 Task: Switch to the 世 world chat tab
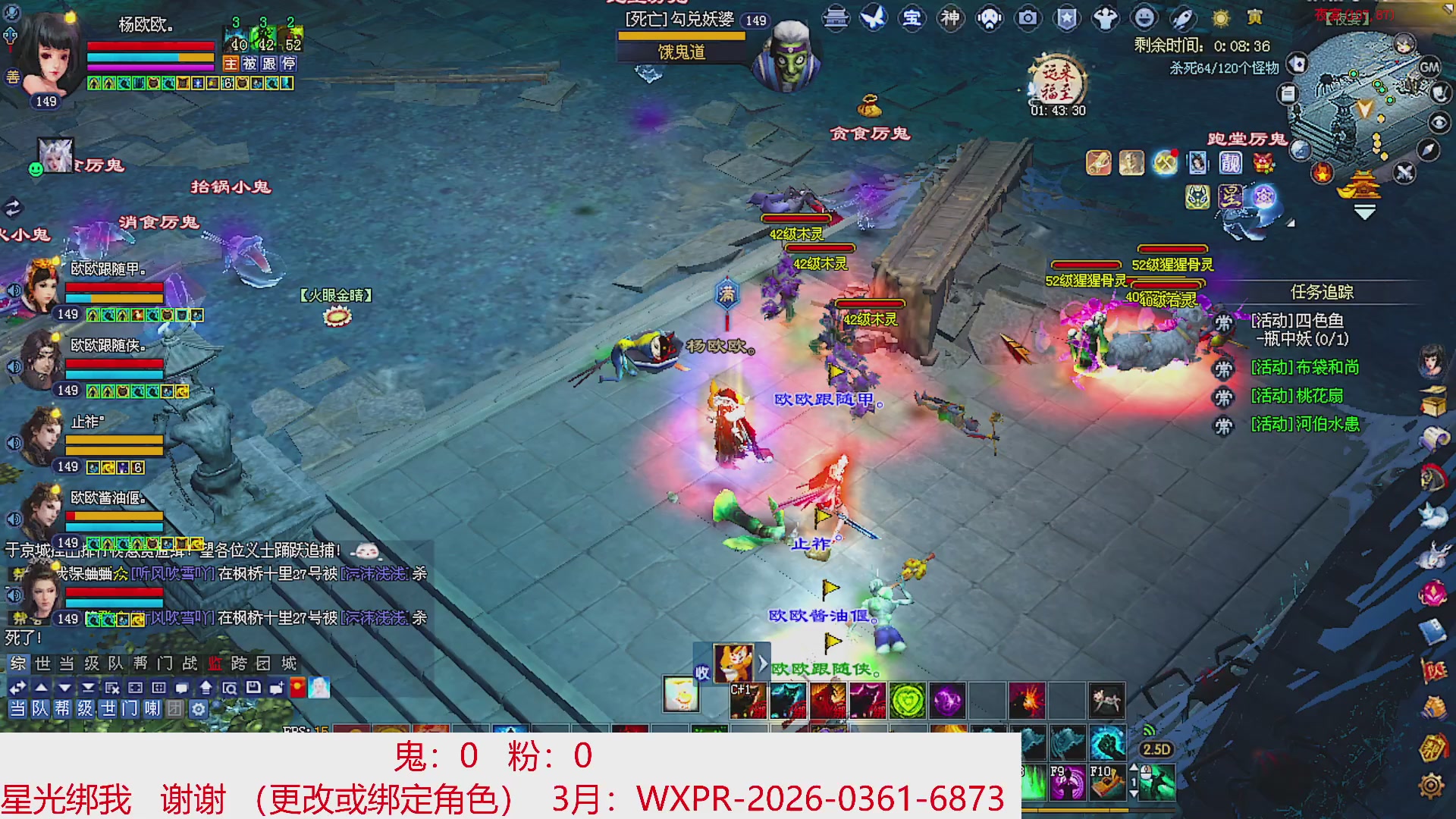coord(42,663)
